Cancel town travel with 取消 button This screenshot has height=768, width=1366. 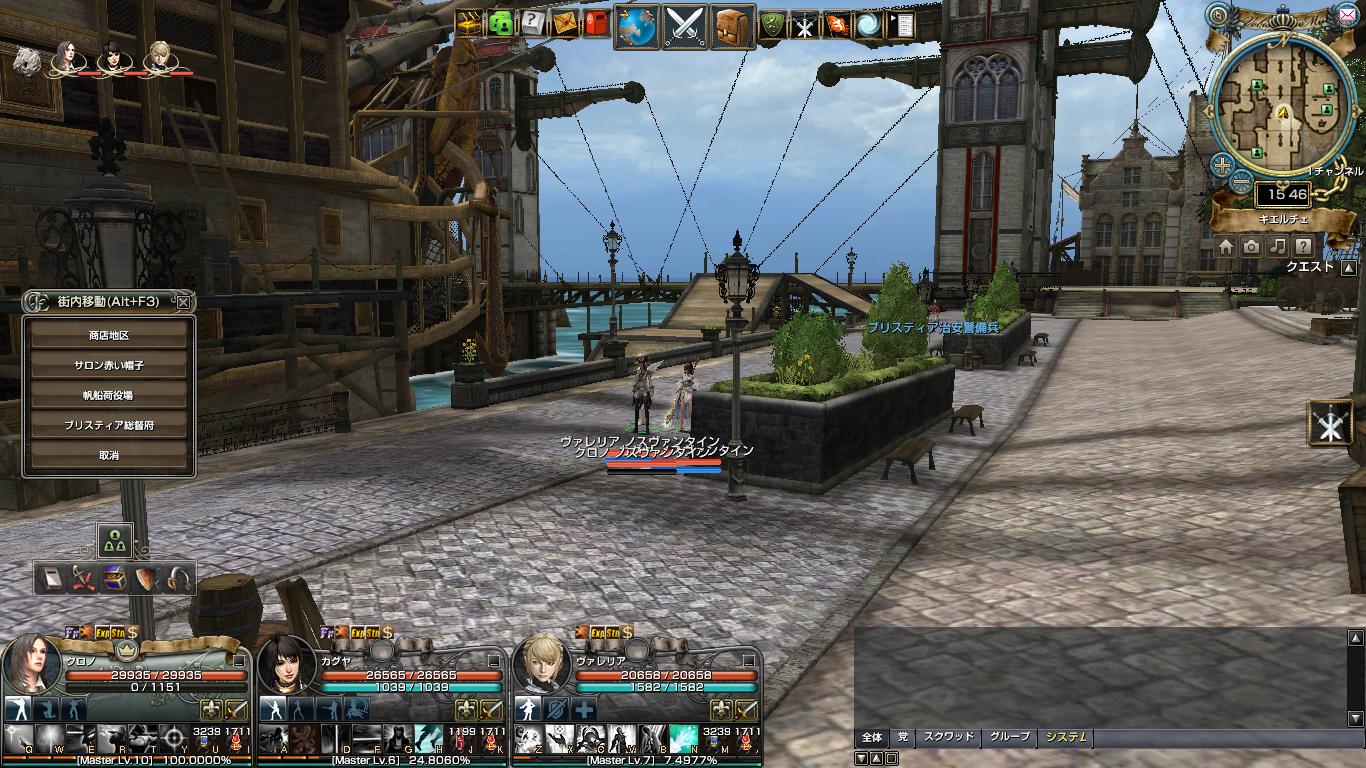[109, 456]
